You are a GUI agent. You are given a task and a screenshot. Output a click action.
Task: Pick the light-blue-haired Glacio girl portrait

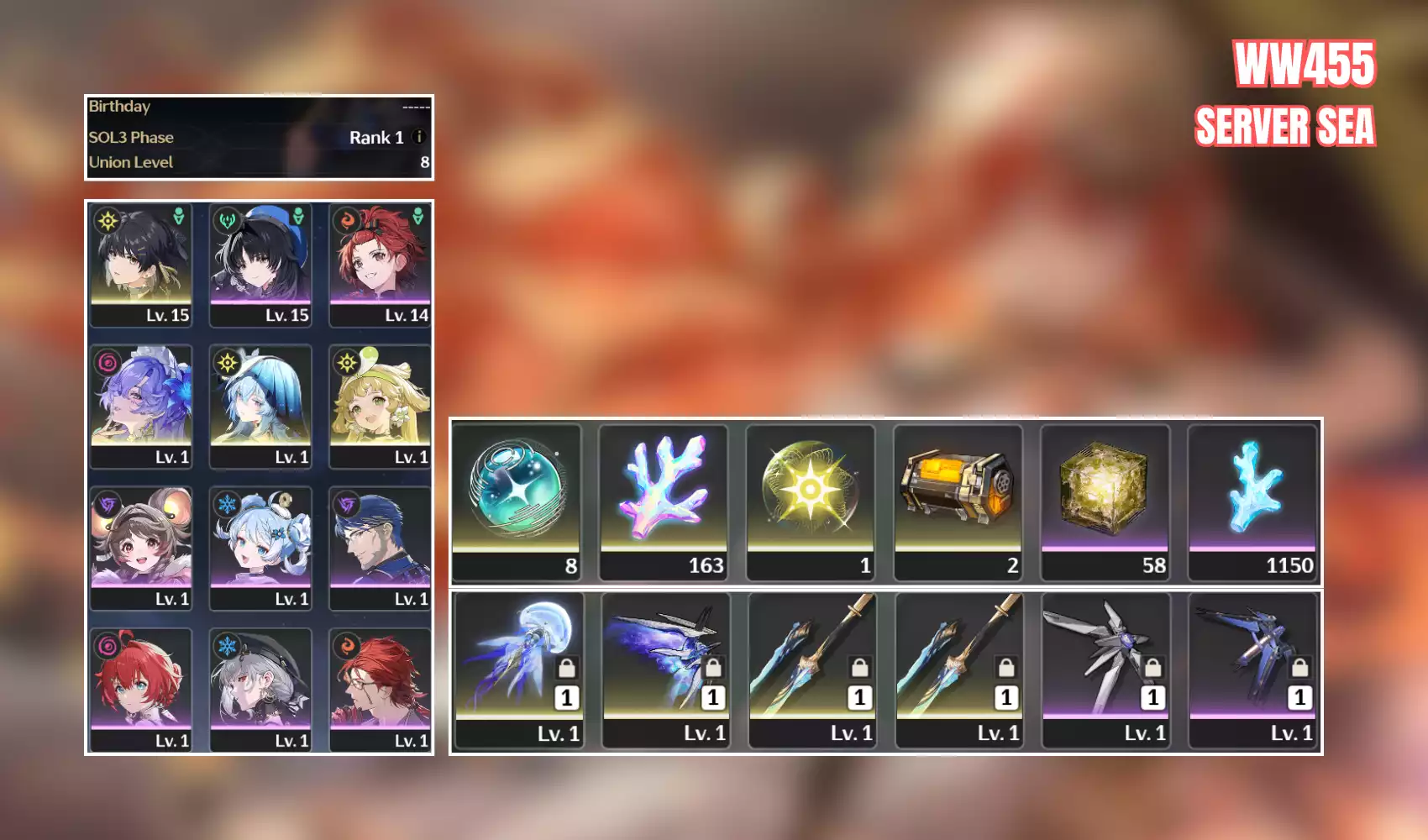[260, 548]
